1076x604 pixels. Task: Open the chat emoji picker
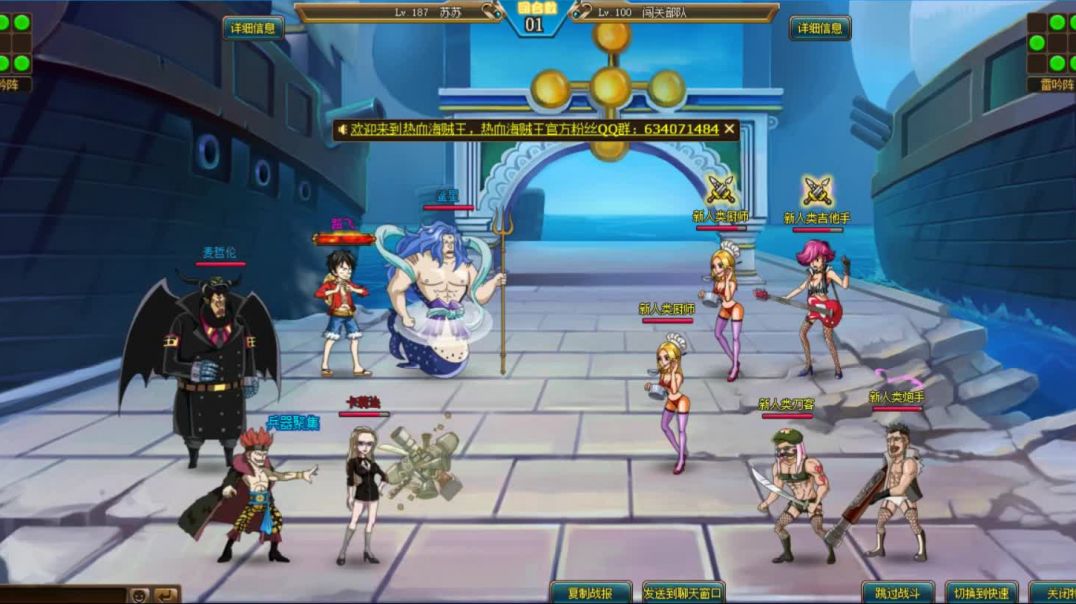pos(138,596)
